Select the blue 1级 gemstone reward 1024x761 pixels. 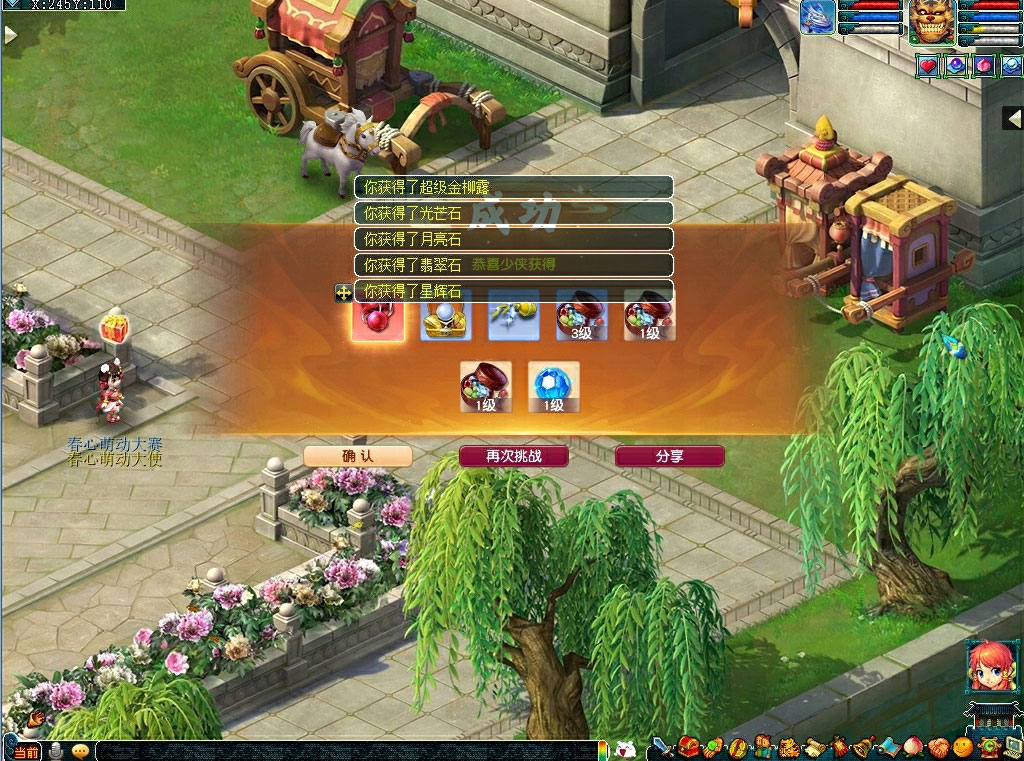coord(554,387)
